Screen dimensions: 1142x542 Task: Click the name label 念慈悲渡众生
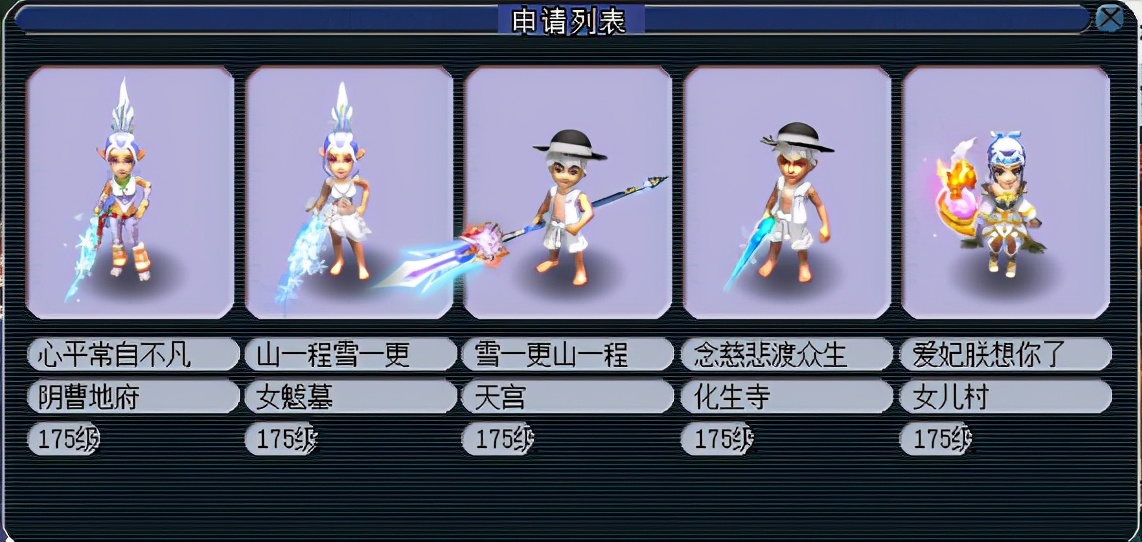coord(787,354)
